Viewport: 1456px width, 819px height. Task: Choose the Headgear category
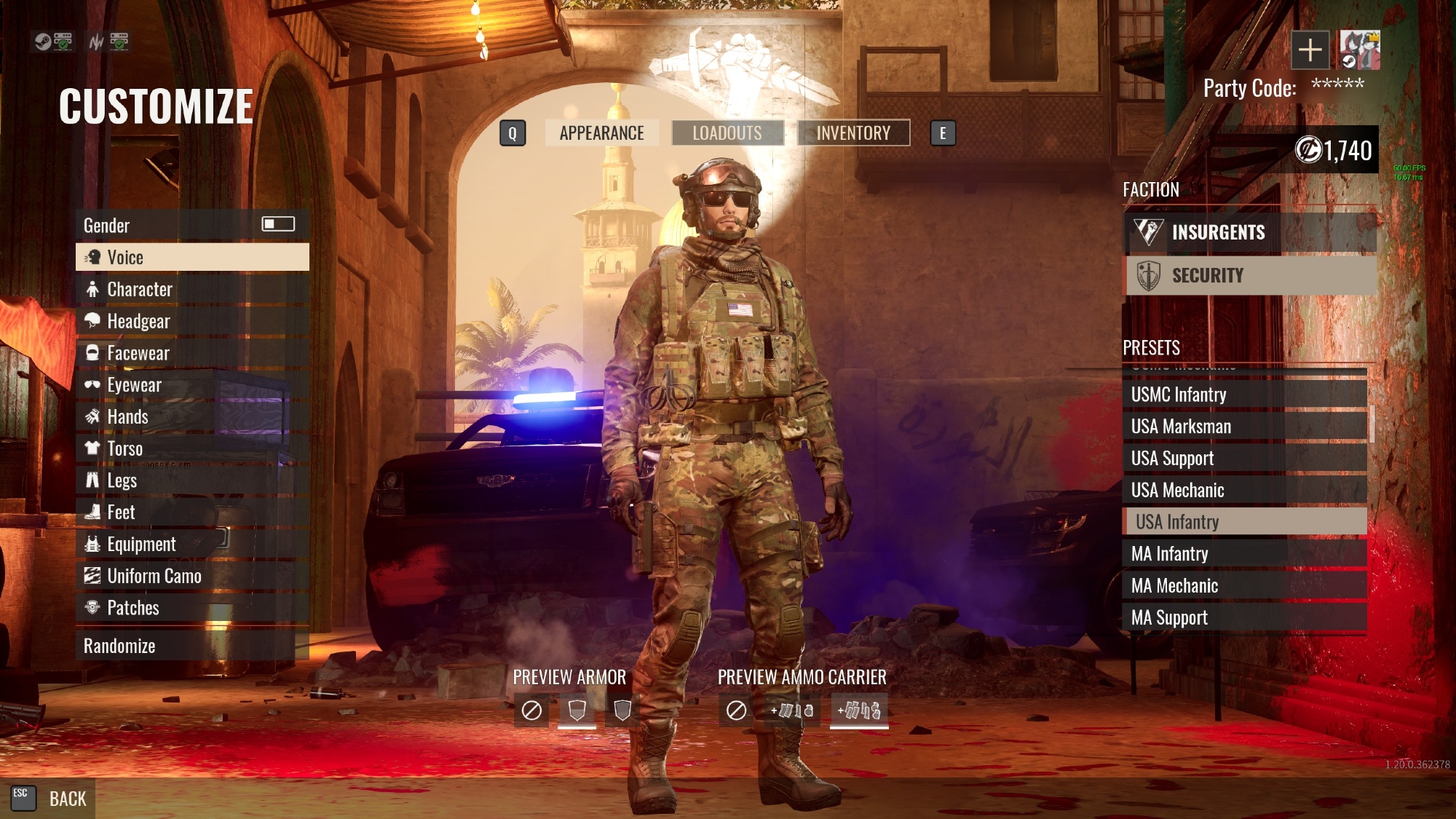(192, 321)
